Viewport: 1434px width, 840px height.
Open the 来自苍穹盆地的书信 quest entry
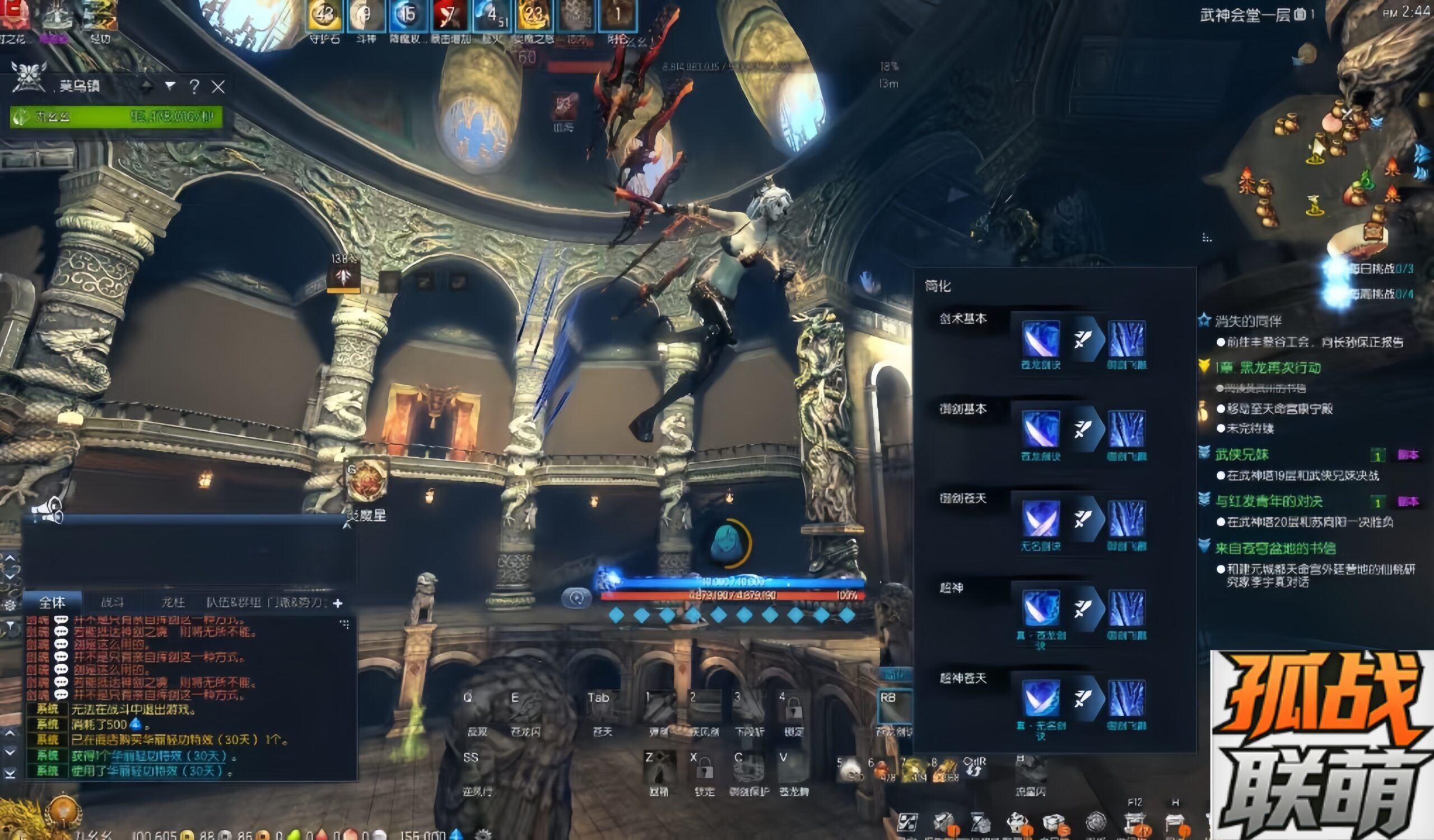pyautogui.click(x=1275, y=548)
